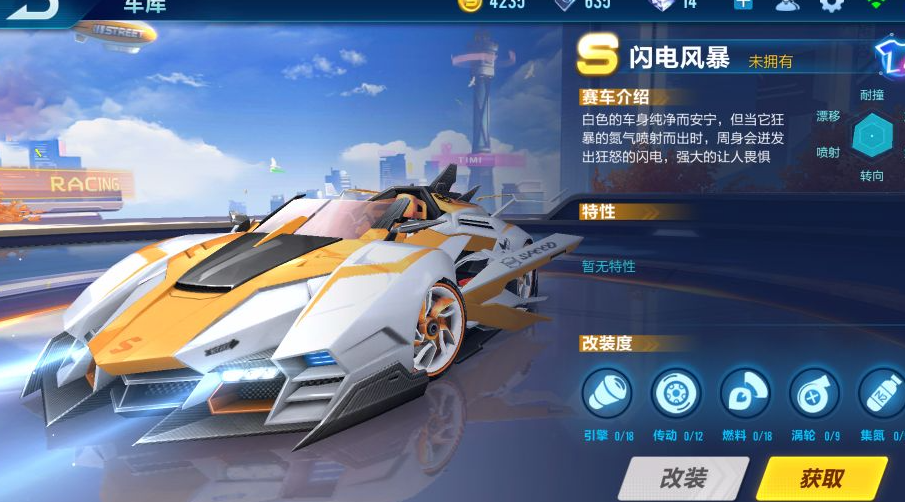905x502 pixels.
Task: Select the 引擎 engine upgrade icon
Action: click(x=607, y=393)
